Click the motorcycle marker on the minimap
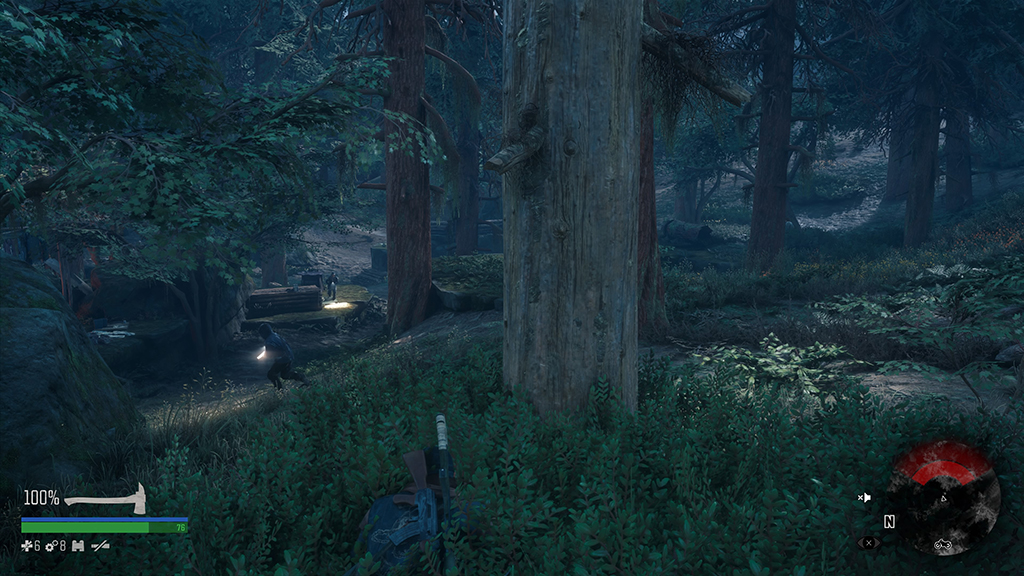Screen dimensions: 1024x576 click(941, 544)
